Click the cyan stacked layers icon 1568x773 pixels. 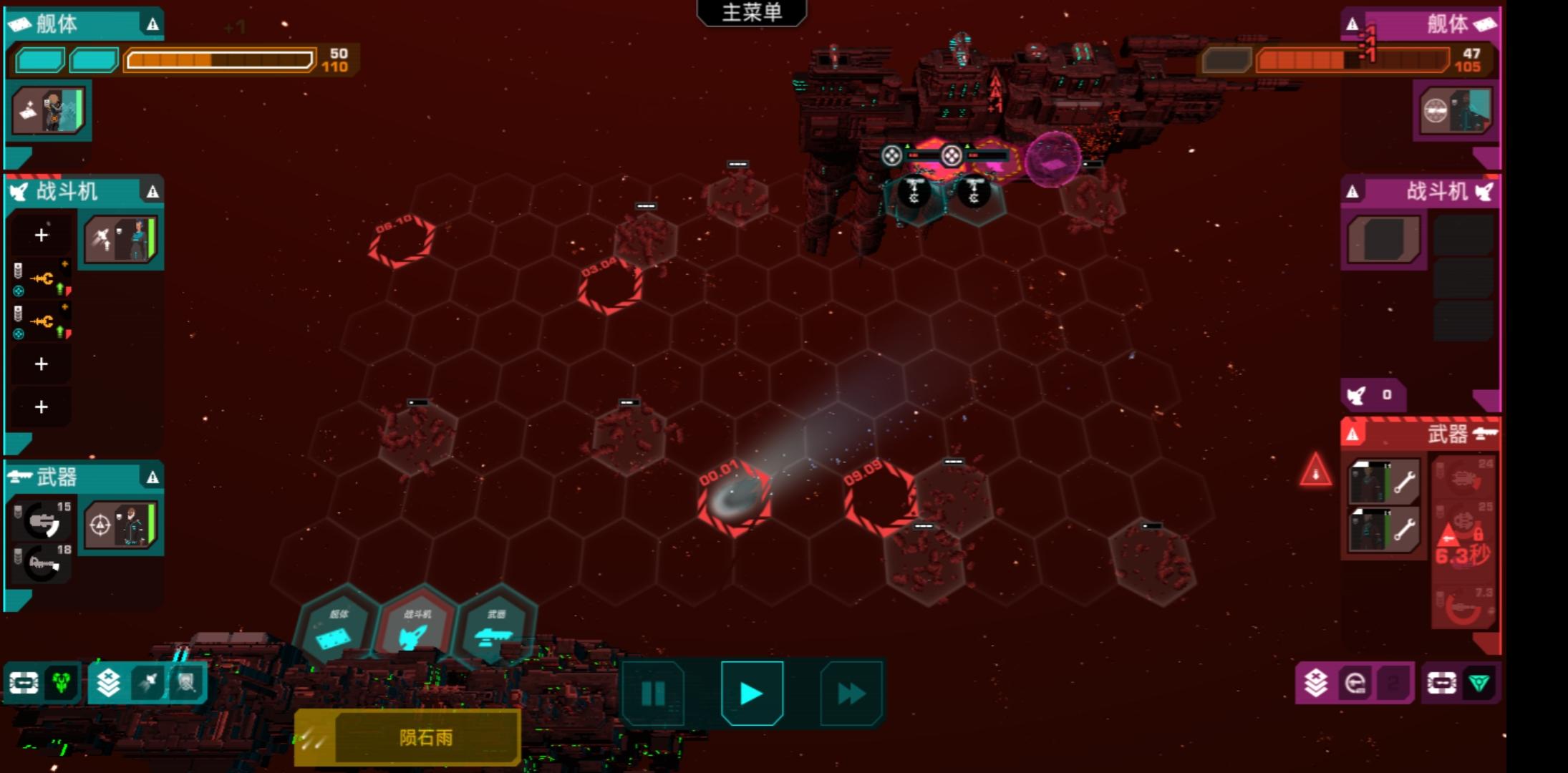click(x=108, y=683)
